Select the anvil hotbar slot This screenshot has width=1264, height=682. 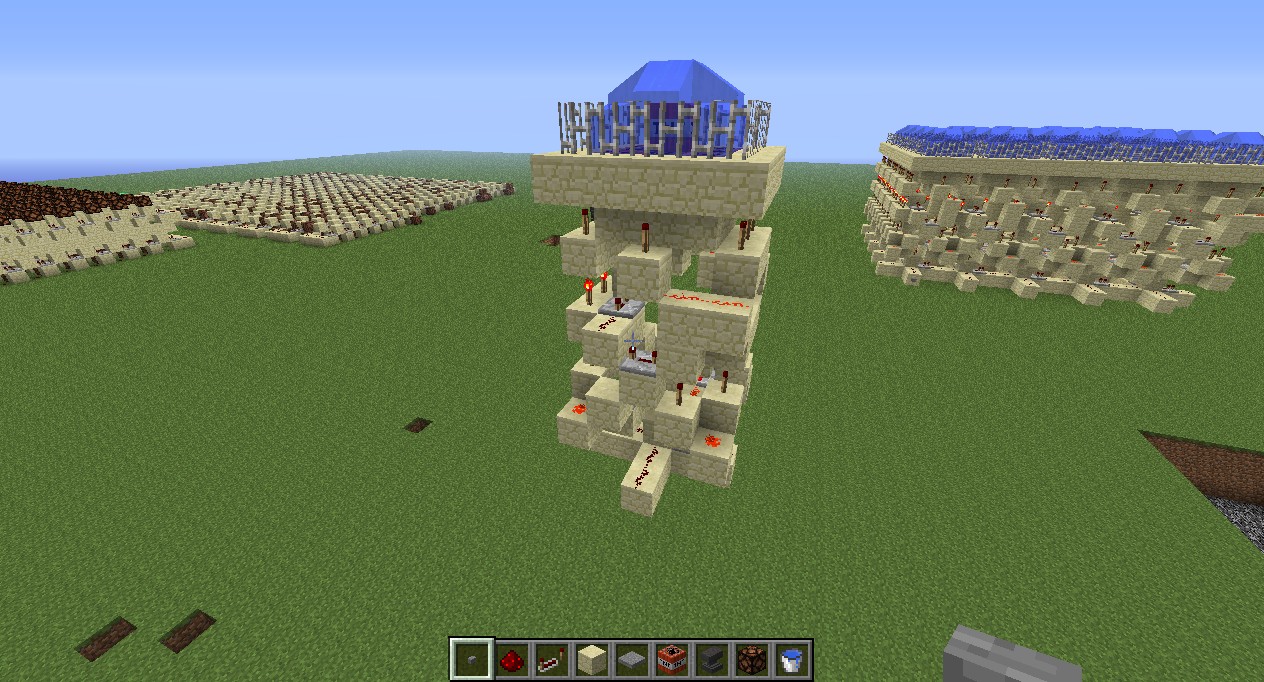click(x=711, y=660)
